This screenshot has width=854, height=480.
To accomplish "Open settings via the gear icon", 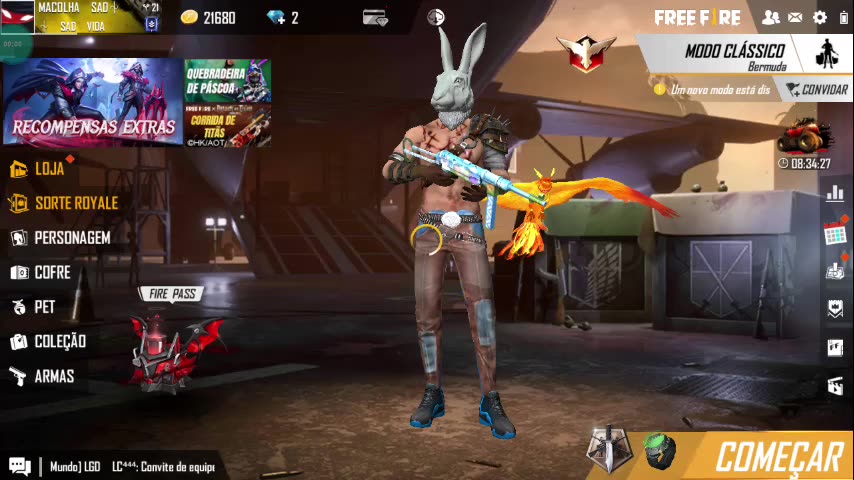I will pyautogui.click(x=820, y=17).
